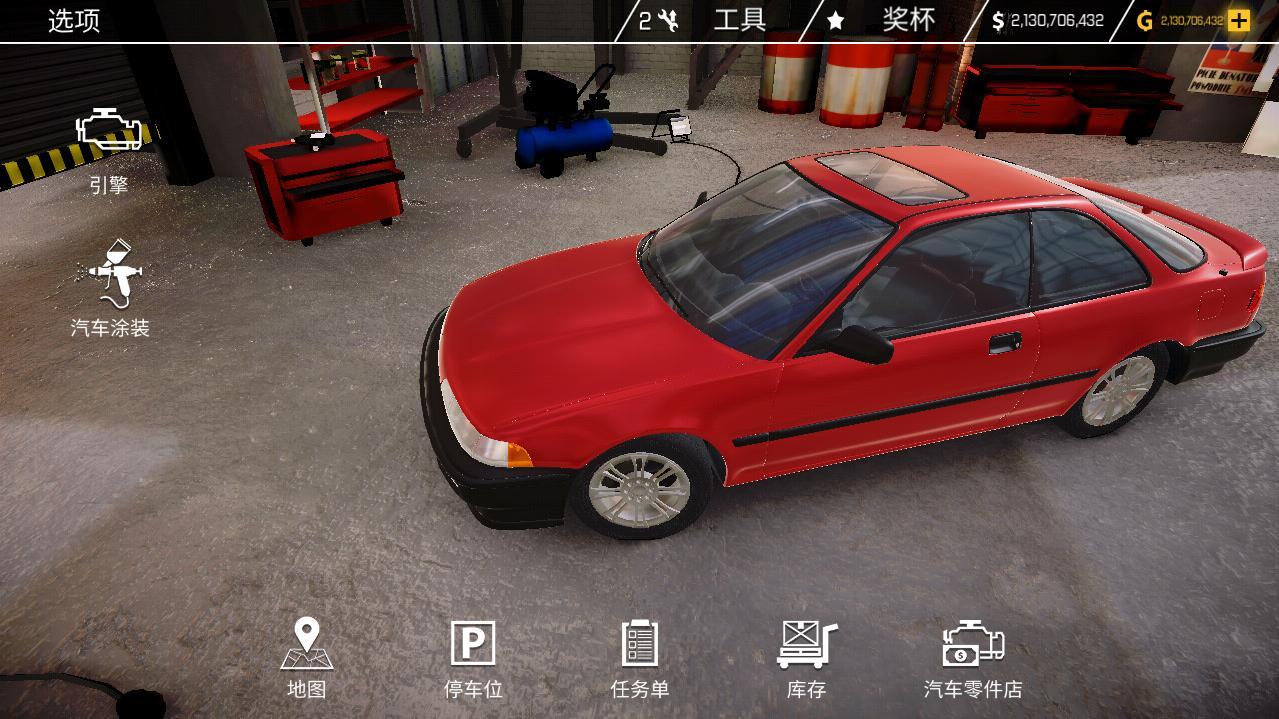Open the 工具 tools panel

[738, 20]
